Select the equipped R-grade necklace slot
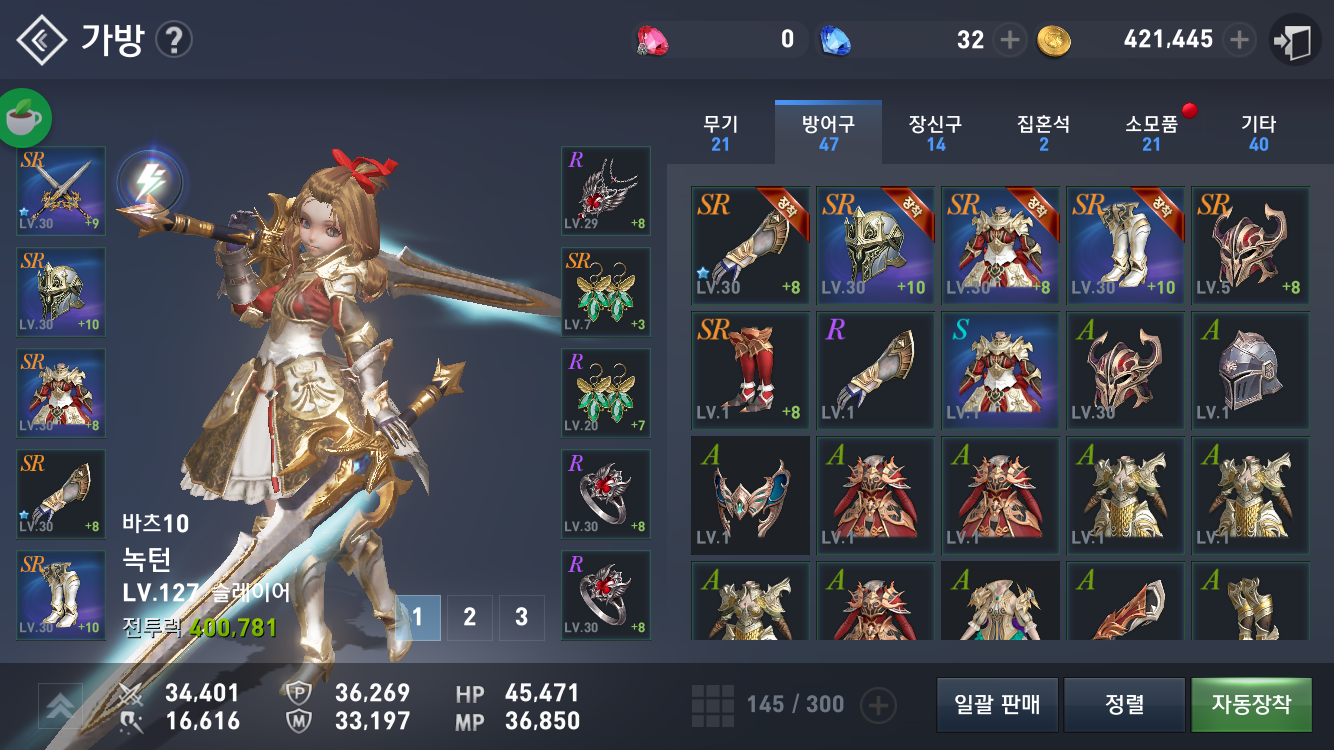This screenshot has height=750, width=1334. pos(606,190)
